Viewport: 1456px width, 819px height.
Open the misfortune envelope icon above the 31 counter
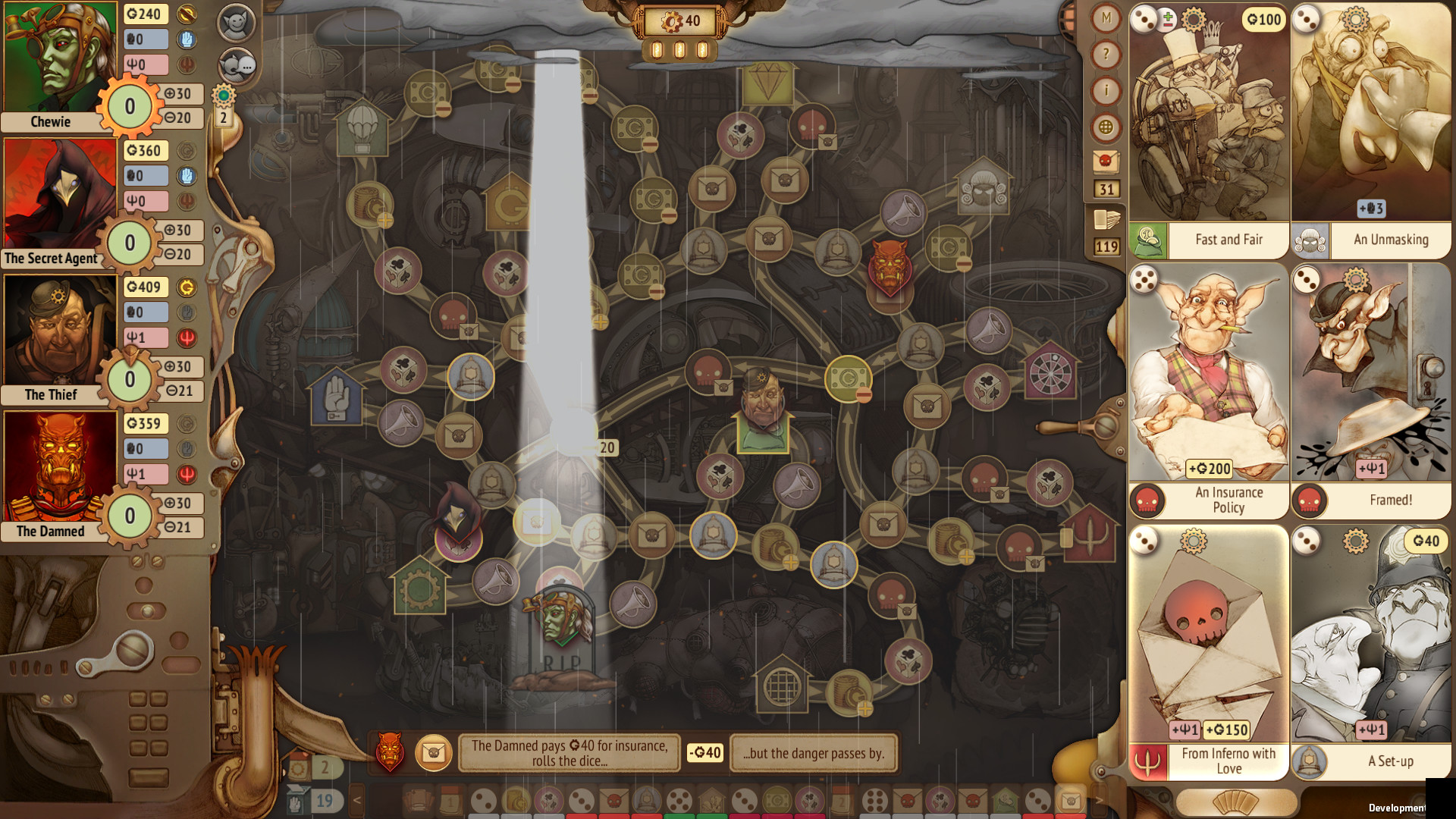[x=1106, y=162]
